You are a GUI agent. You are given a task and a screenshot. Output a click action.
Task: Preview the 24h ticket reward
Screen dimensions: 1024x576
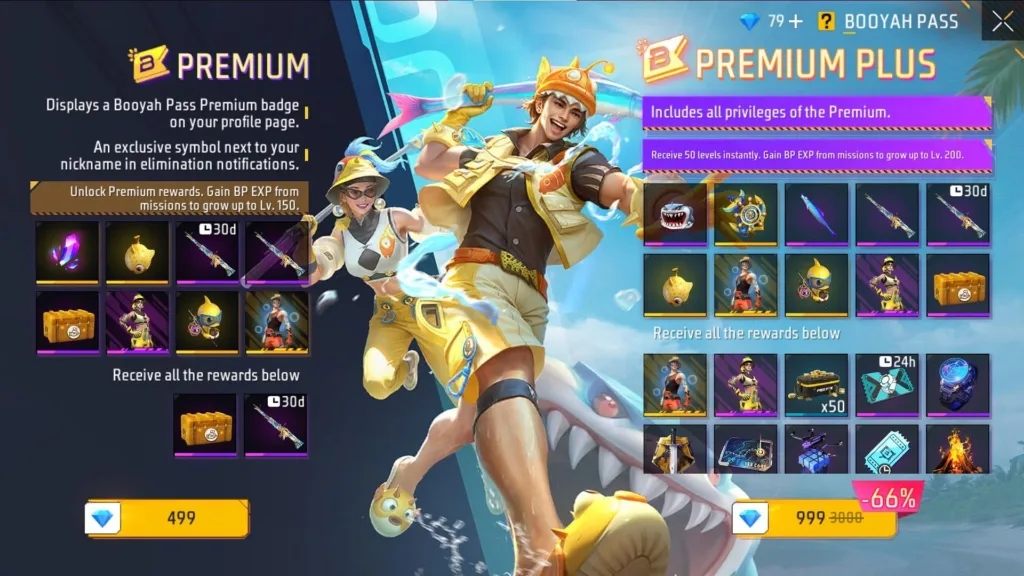tap(887, 384)
